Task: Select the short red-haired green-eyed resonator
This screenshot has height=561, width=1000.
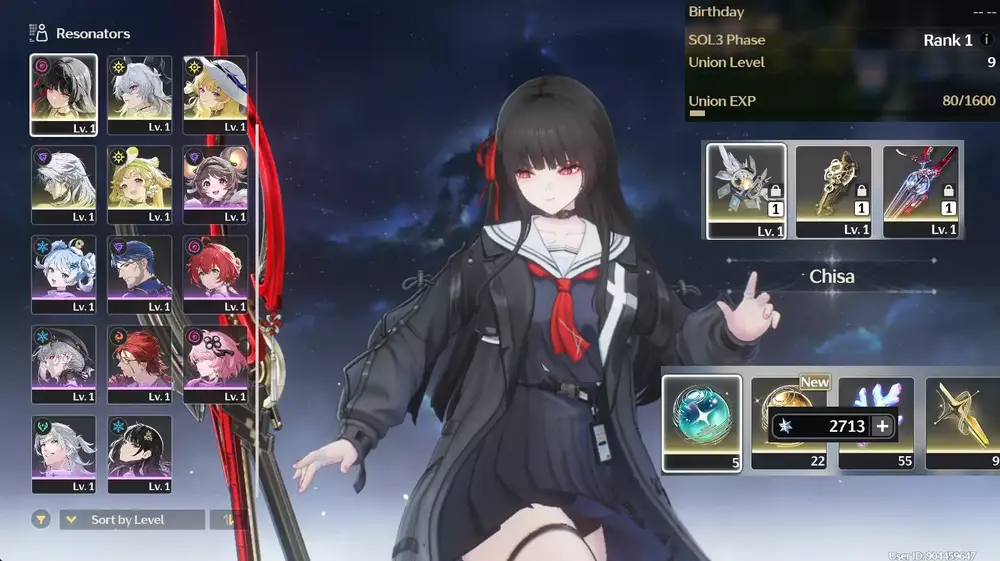Action: coord(216,273)
